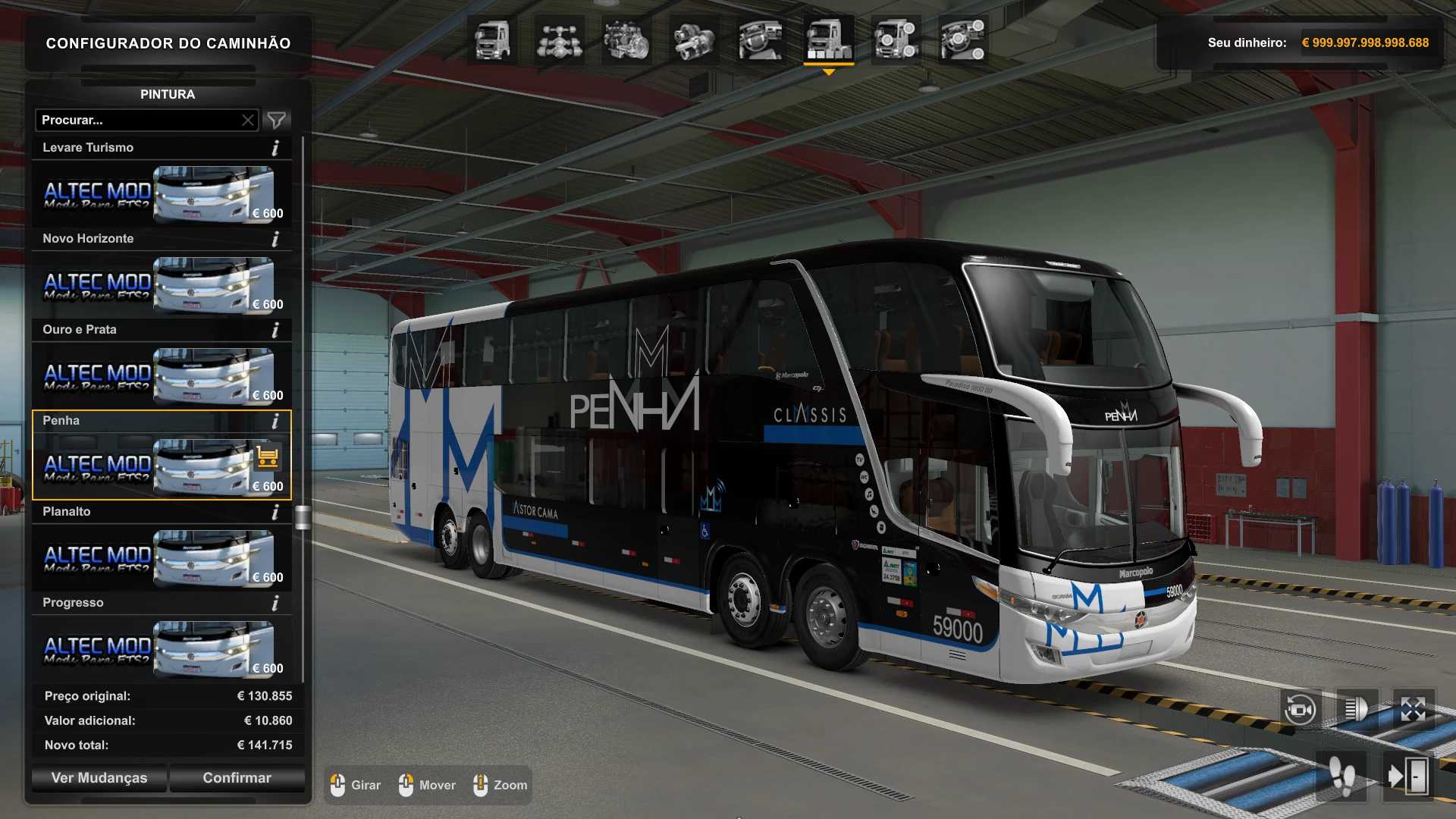Exit the configurator via door icon
Image resolution: width=1456 pixels, height=819 pixels.
click(1407, 777)
